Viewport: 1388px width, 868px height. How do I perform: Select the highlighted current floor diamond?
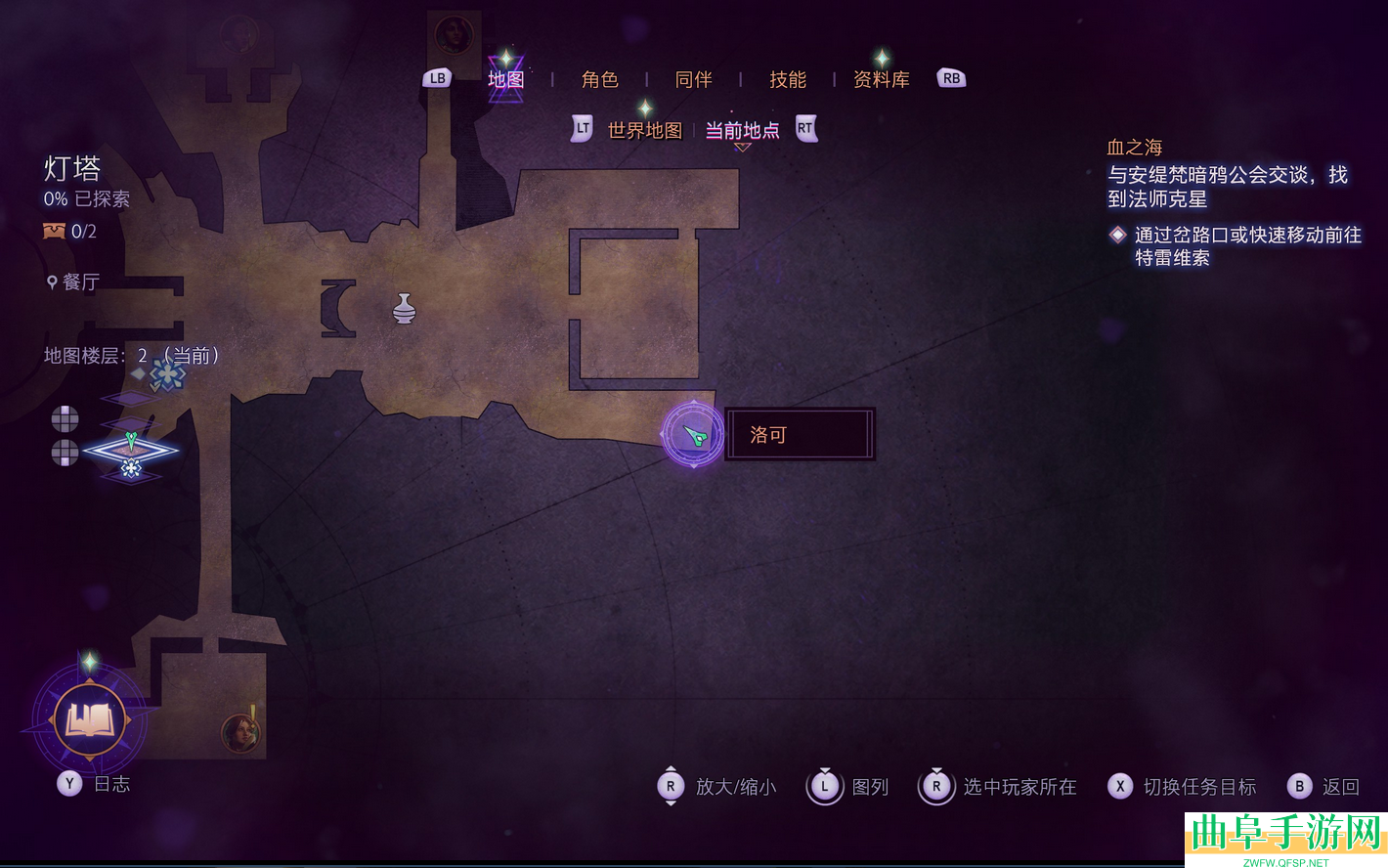point(131,451)
